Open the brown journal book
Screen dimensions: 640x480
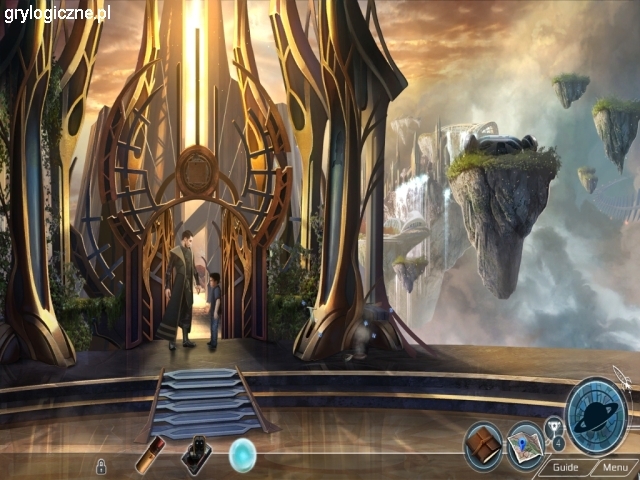tap(483, 442)
